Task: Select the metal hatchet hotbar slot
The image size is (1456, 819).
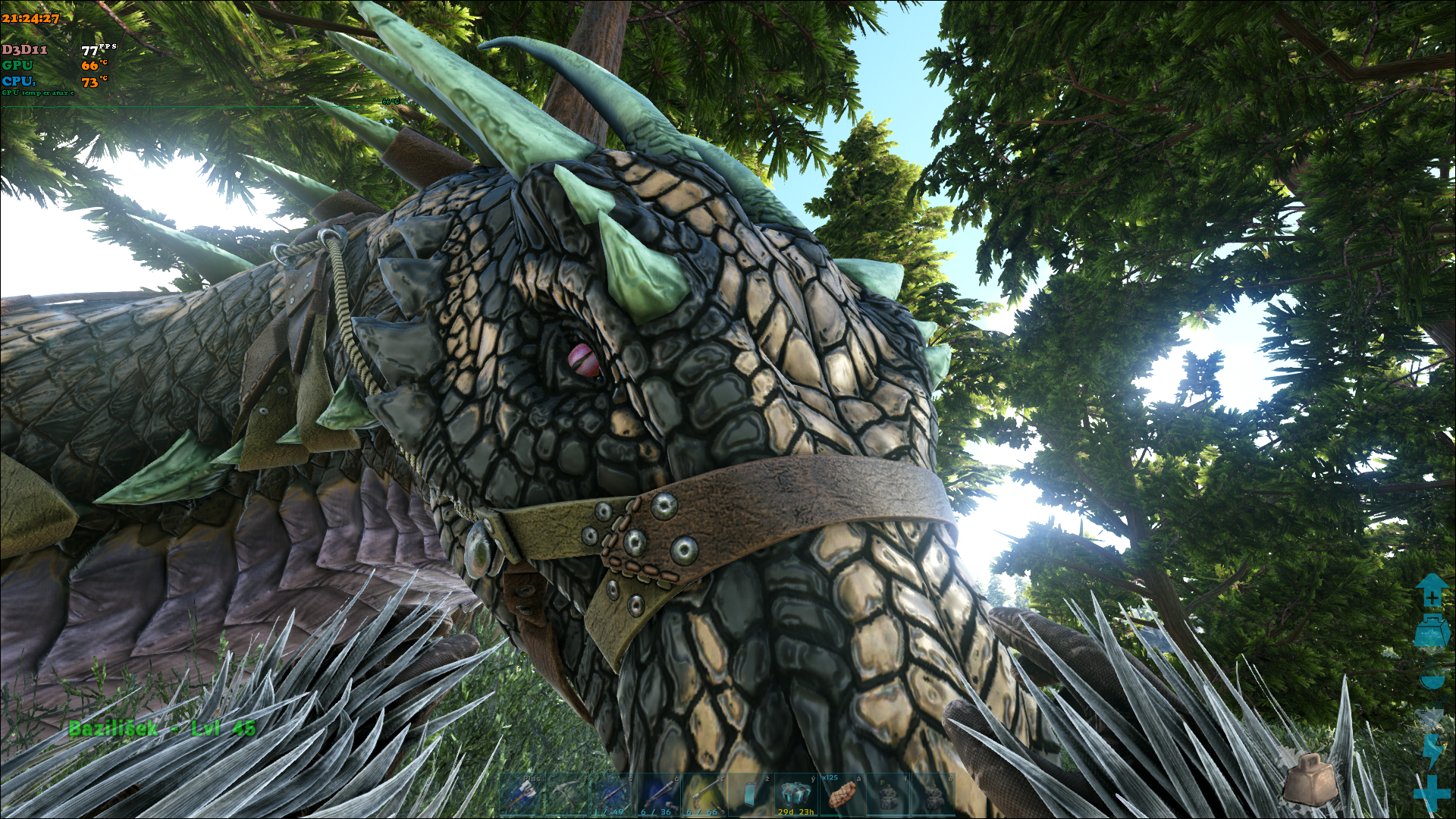Action: click(x=523, y=795)
